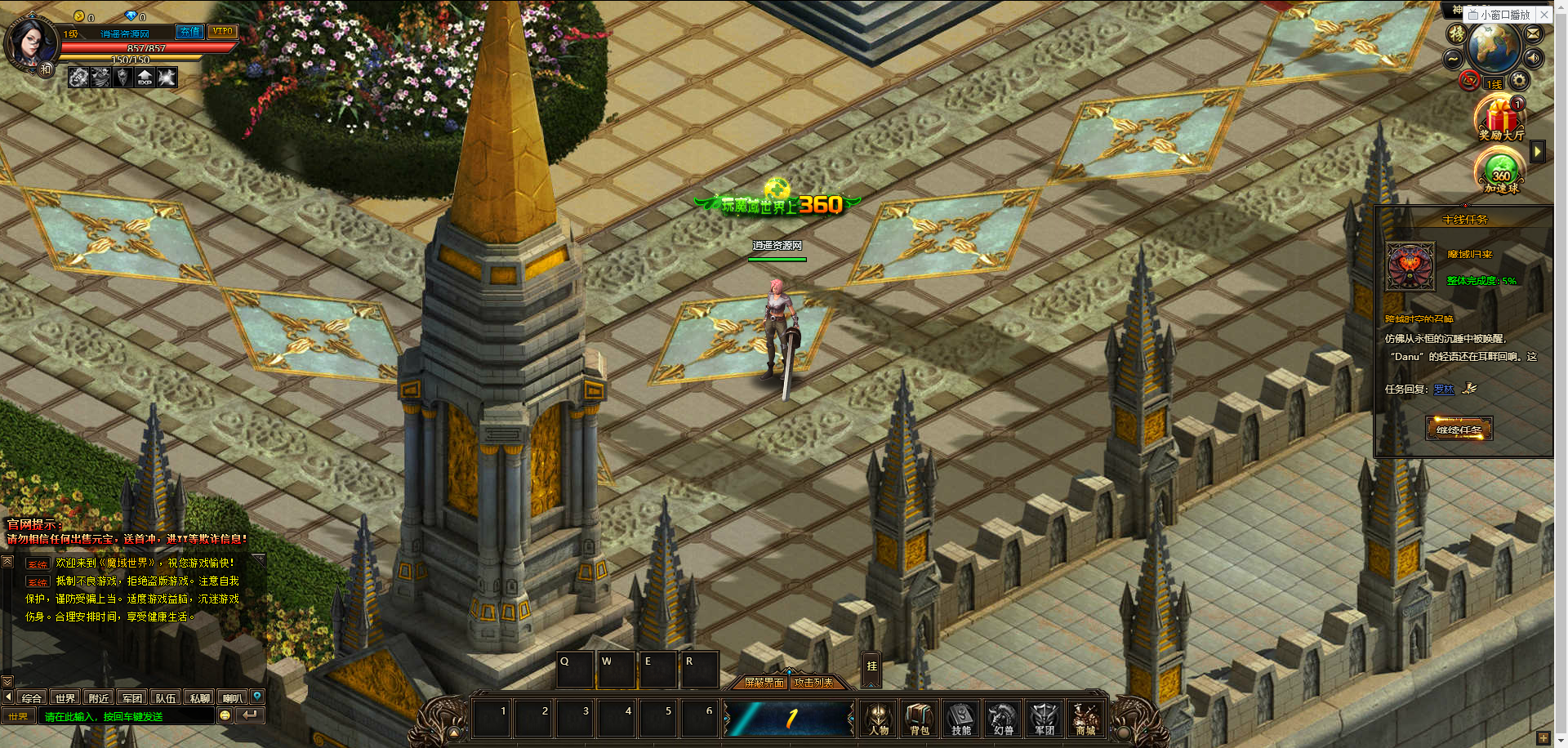Close the 小窗口播放 overlay bar
Screen dimensions: 1568x748
coord(1544,15)
